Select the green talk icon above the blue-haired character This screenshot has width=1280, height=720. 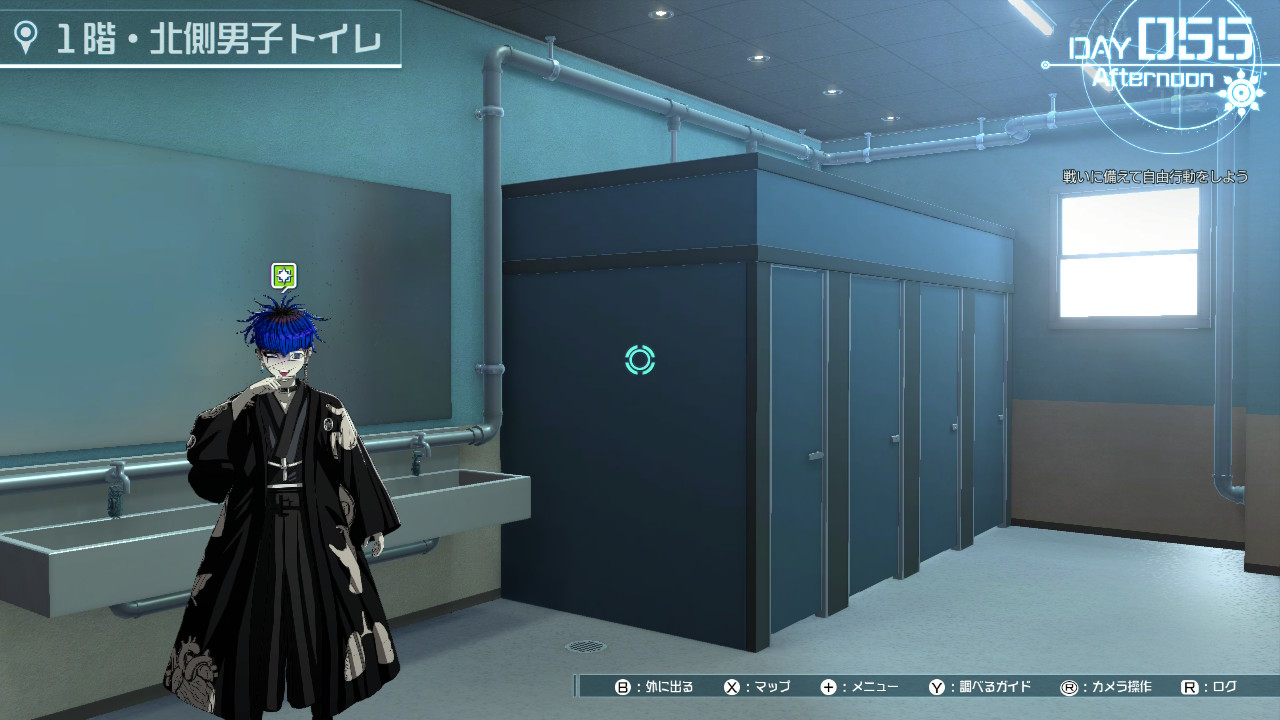pos(284,275)
